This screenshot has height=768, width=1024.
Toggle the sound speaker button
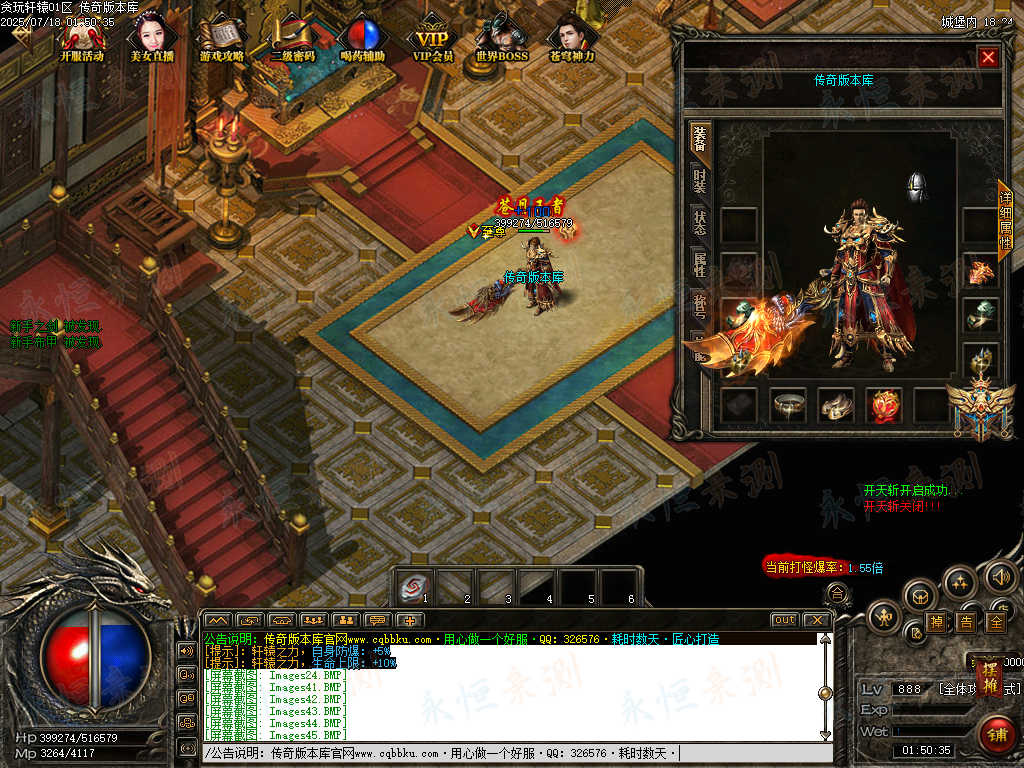point(1001,577)
